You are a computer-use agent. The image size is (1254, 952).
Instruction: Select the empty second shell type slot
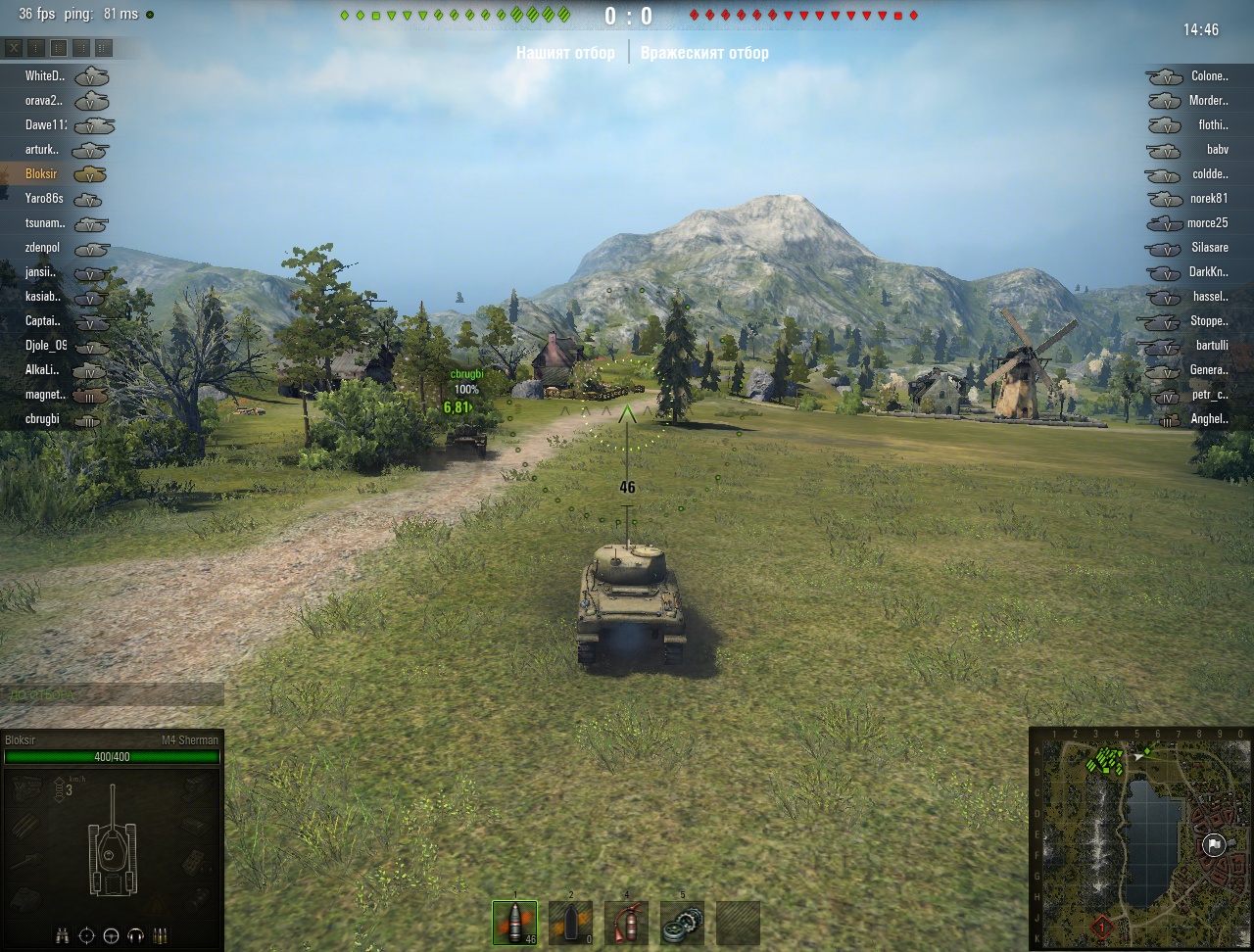click(570, 923)
